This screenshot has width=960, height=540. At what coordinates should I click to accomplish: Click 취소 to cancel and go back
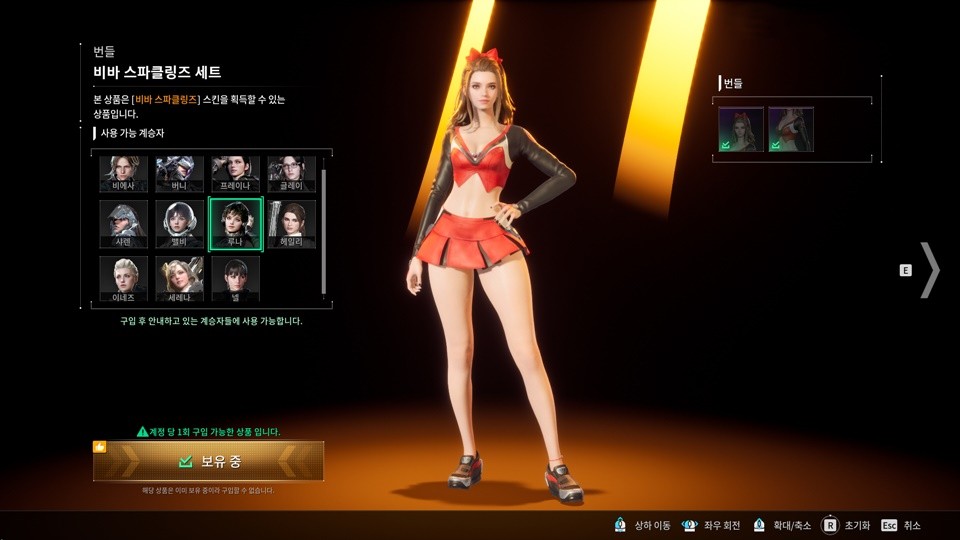(901, 525)
